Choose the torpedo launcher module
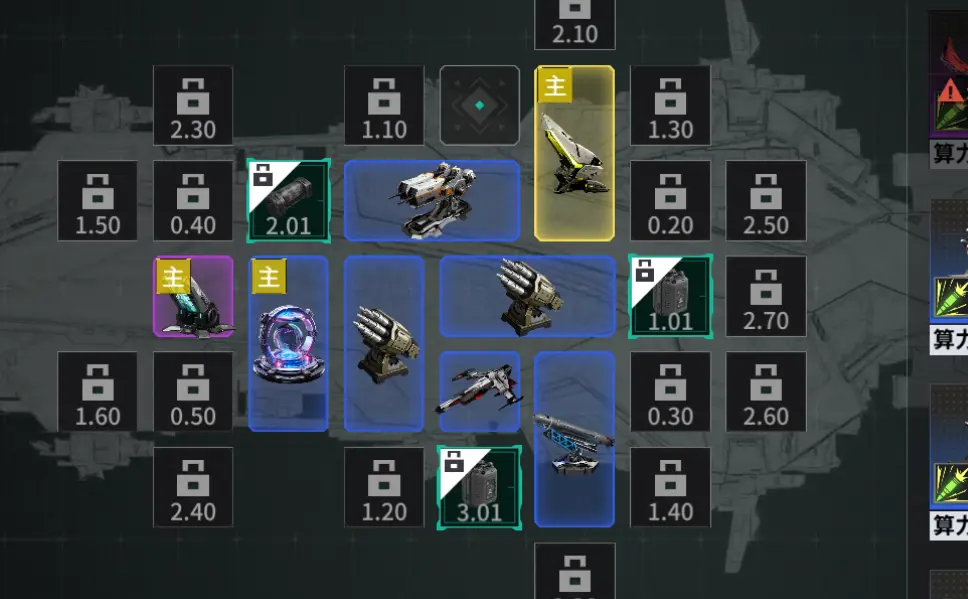 [x=575, y=438]
